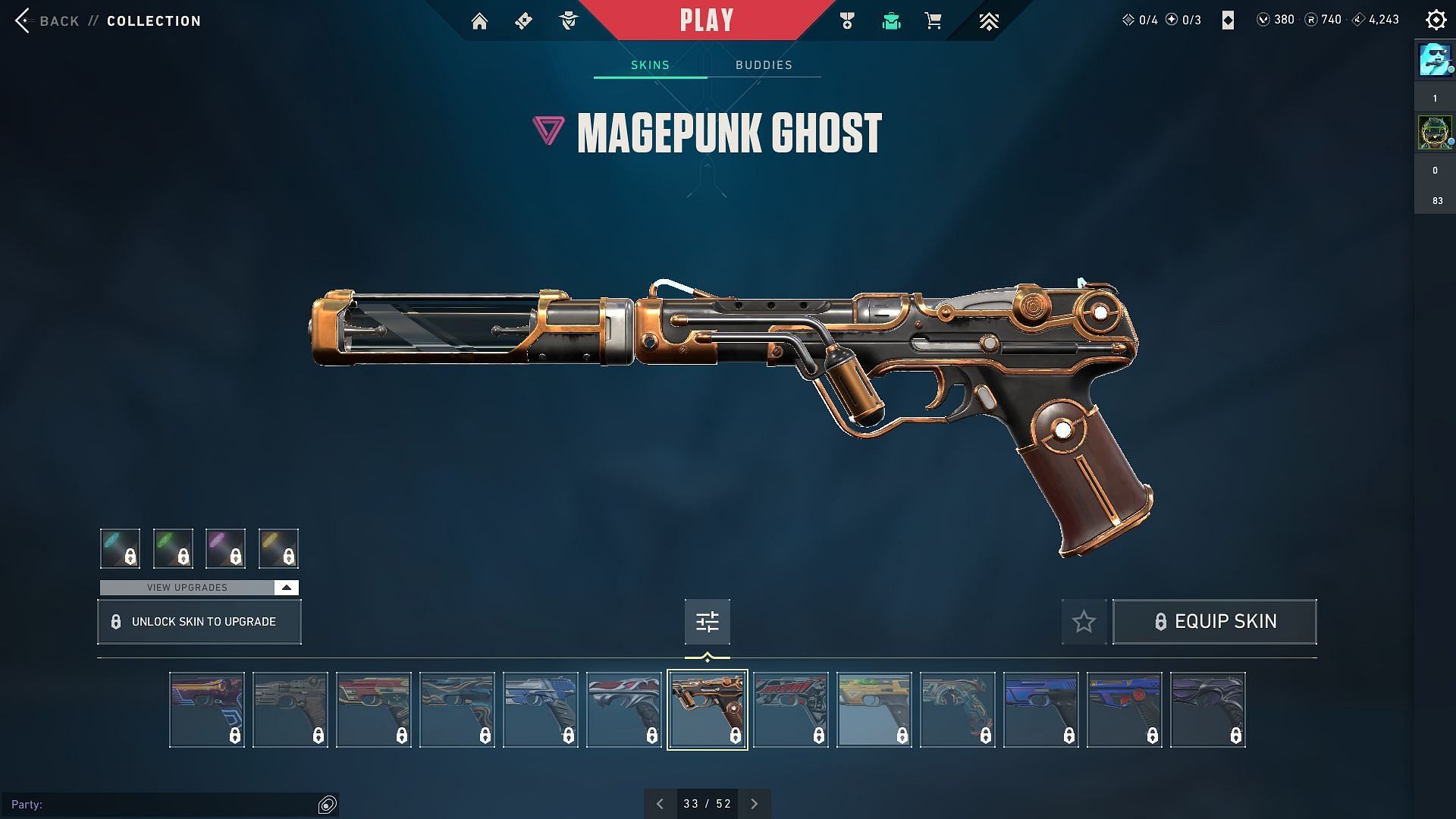Go to the next skin page
The image size is (1456, 819).
click(754, 804)
